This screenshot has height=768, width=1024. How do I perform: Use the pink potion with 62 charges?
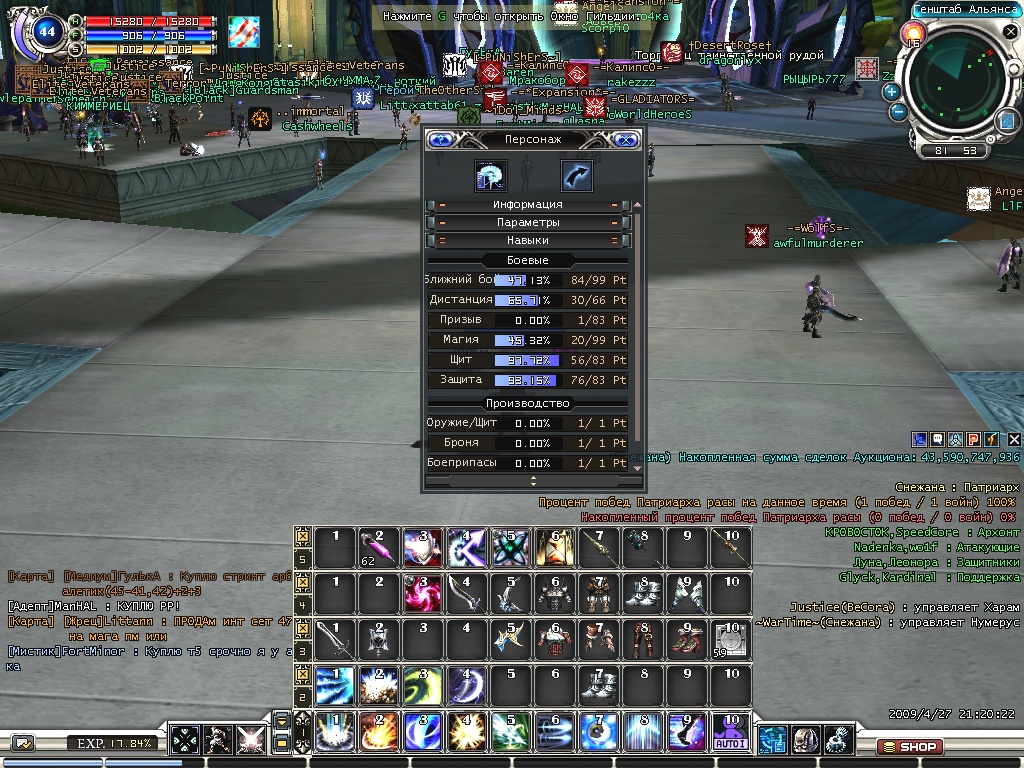click(376, 548)
